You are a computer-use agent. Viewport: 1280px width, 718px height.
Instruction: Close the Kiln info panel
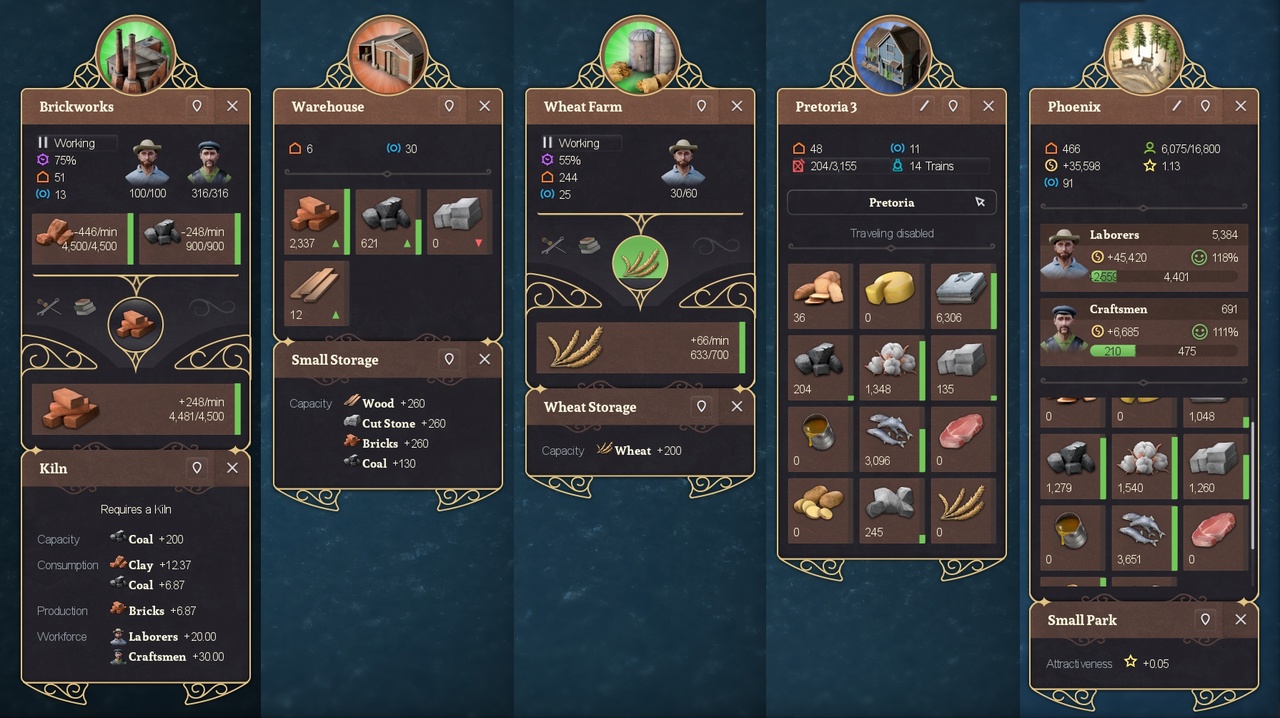232,468
